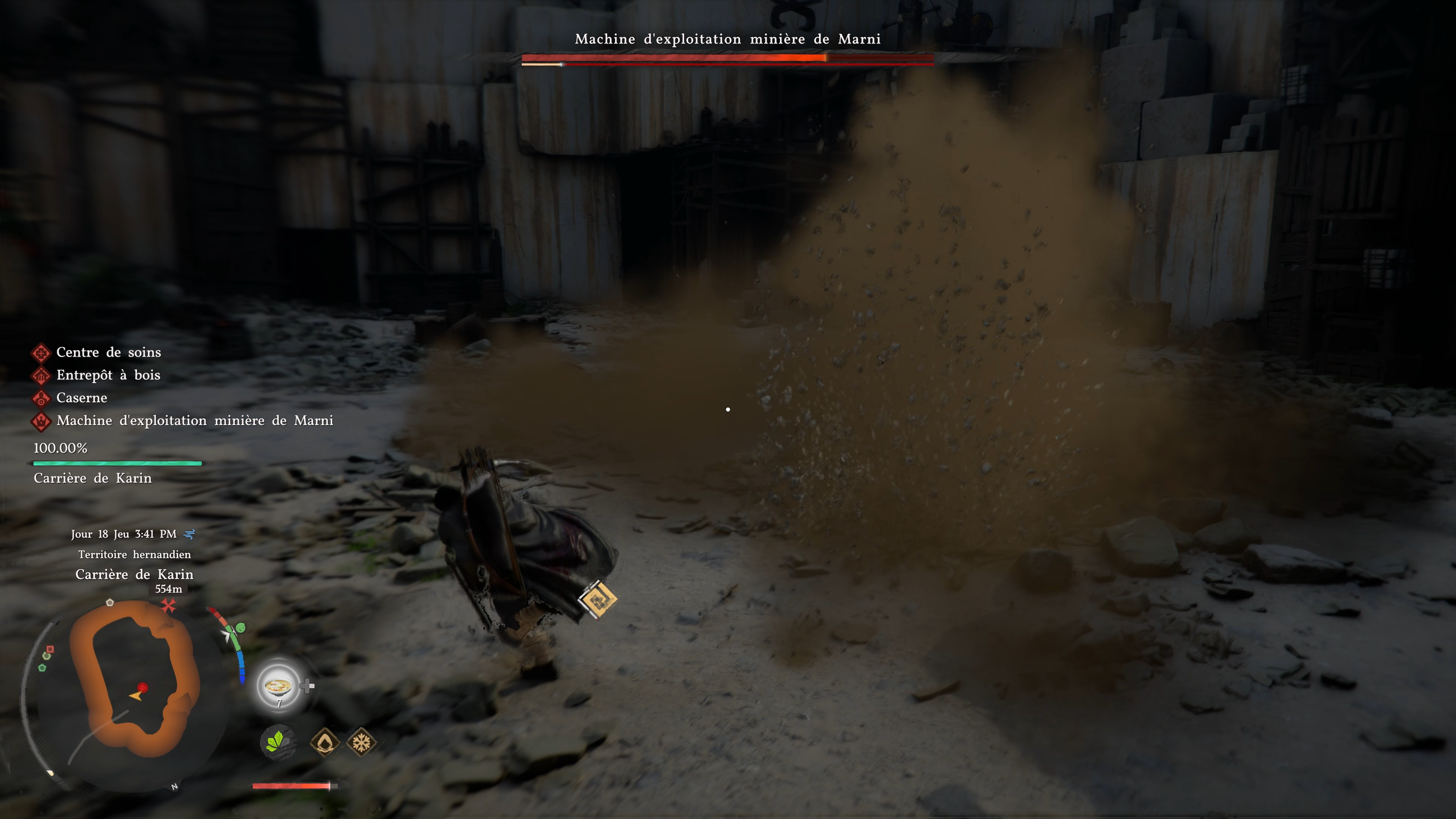Image resolution: width=1456 pixels, height=819 pixels.
Task: Choose the Caserne objective entry
Action: pyautogui.click(x=82, y=398)
